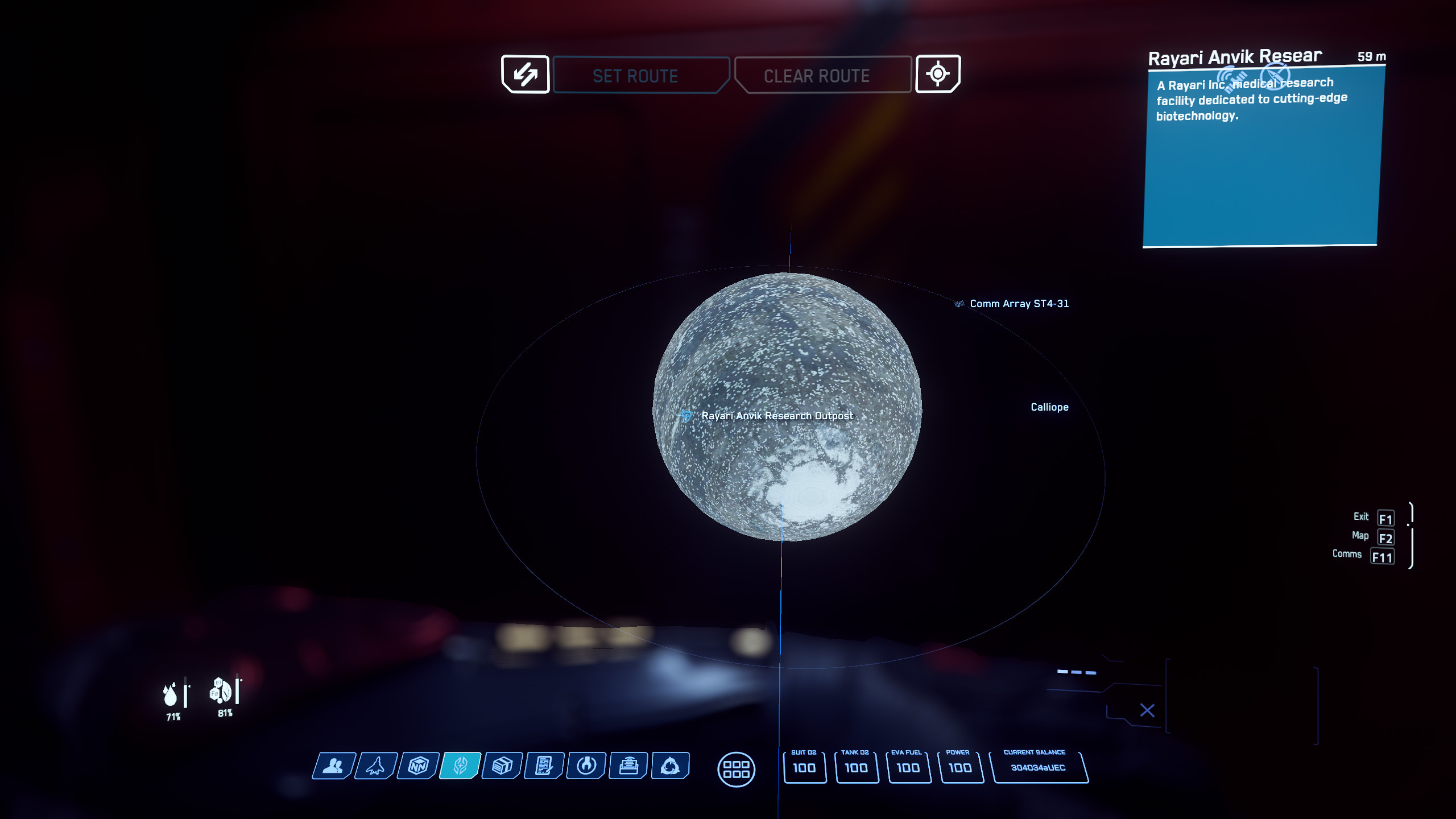This screenshot has height=819, width=1456.
Task: Launch the NN cube app
Action: coord(418,766)
